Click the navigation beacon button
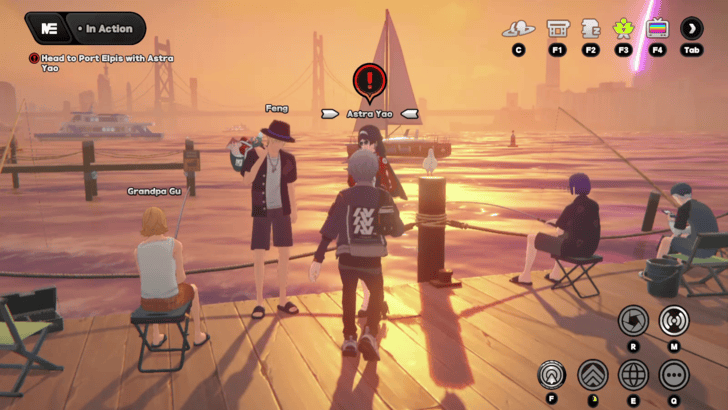The image size is (728, 410). pyautogui.click(x=552, y=375)
